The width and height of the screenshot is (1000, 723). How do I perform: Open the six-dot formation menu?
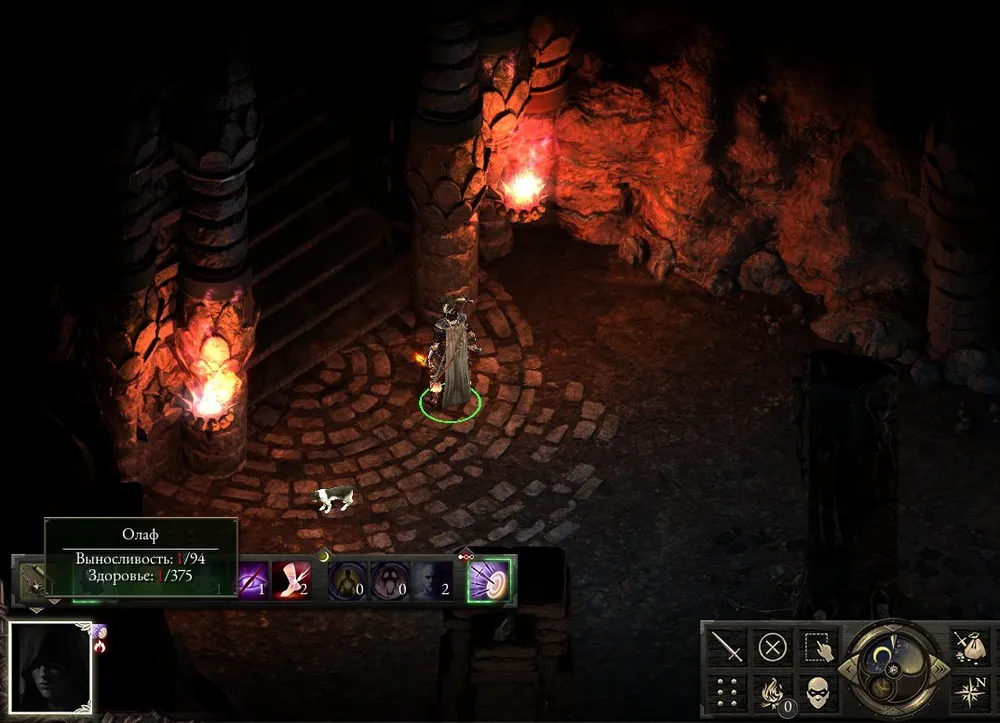(727, 692)
